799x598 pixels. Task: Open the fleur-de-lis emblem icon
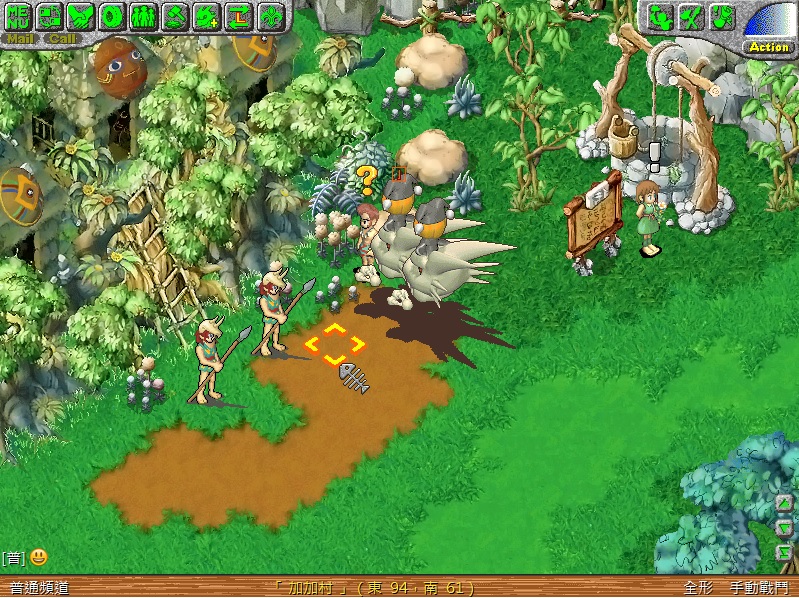coord(270,16)
